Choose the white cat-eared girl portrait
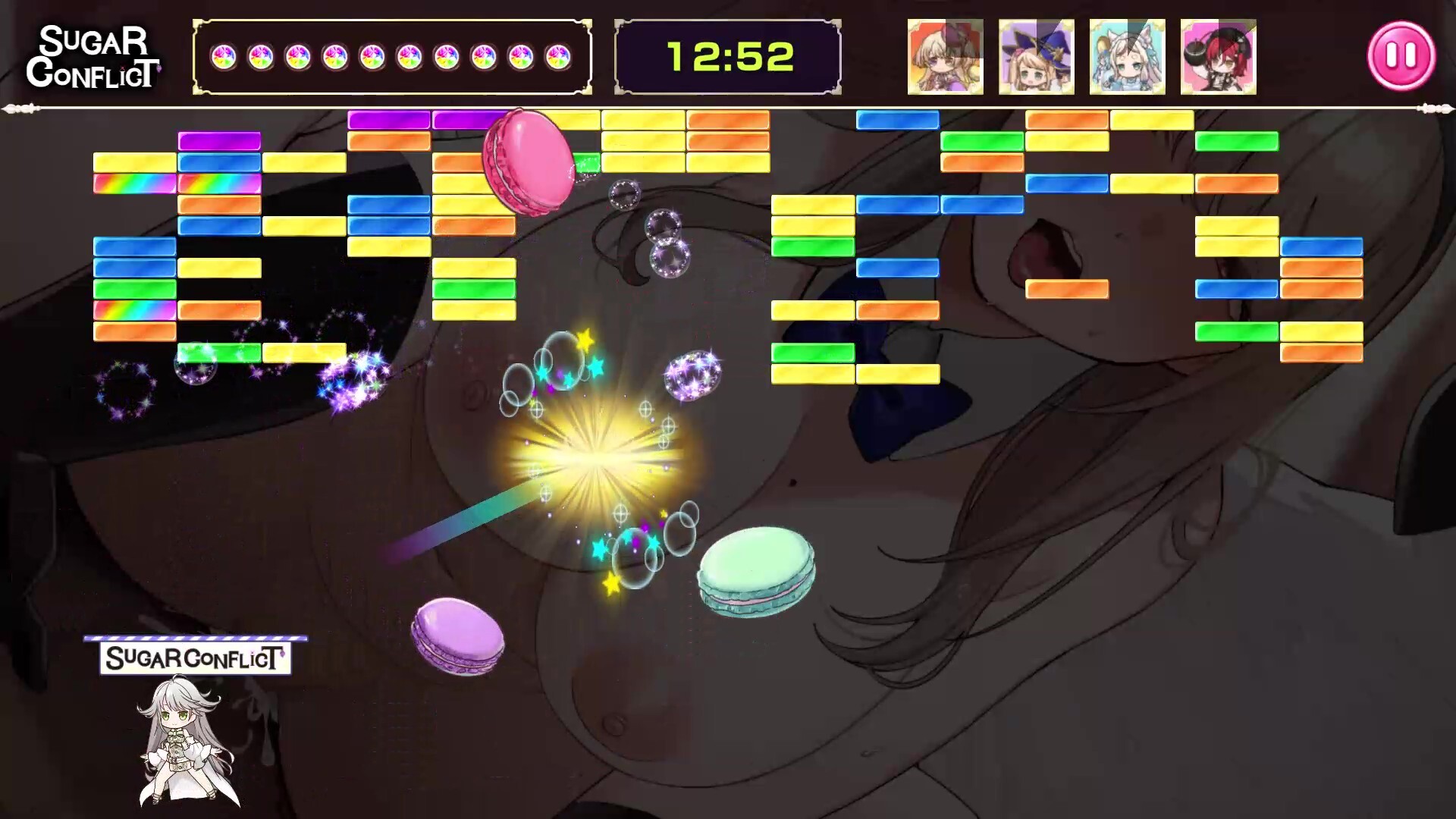Image resolution: width=1456 pixels, height=819 pixels. (x=1127, y=57)
